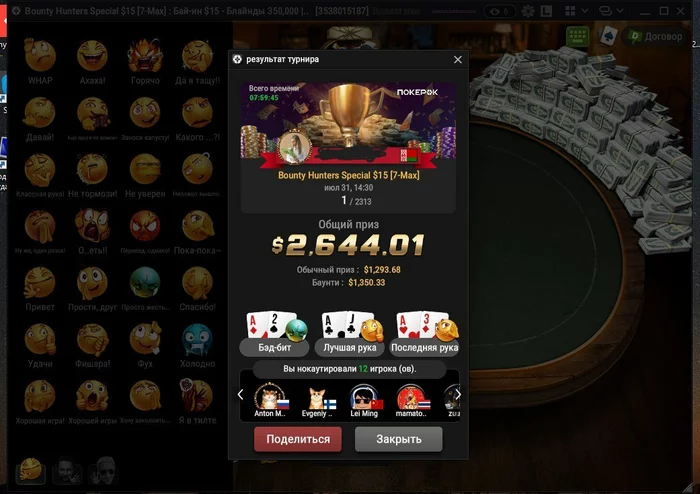Send the Спасибо! emoji
The width and height of the screenshot is (700, 494).
(x=197, y=285)
